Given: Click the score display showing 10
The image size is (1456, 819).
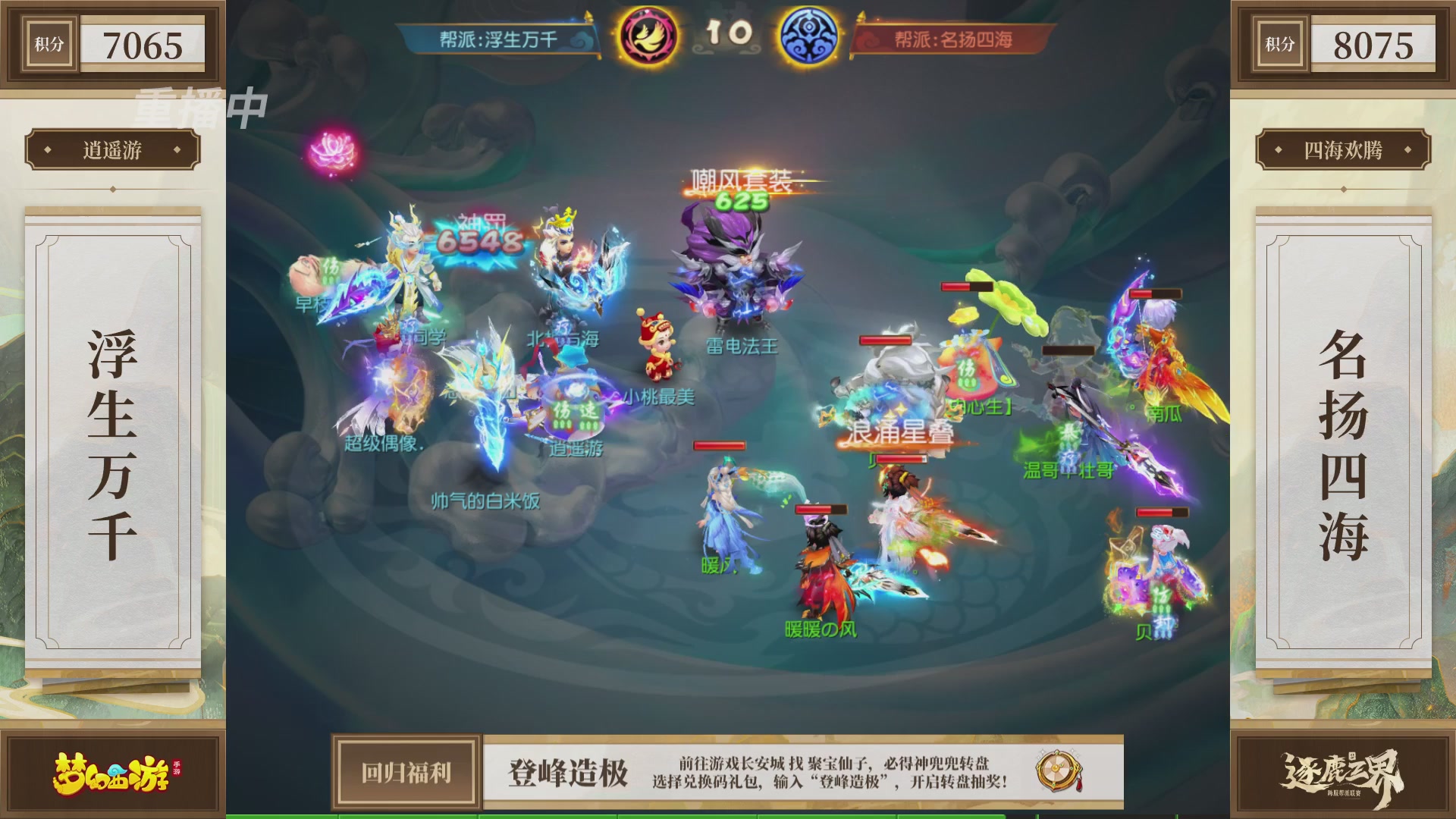Looking at the screenshot, I should point(730,30).
